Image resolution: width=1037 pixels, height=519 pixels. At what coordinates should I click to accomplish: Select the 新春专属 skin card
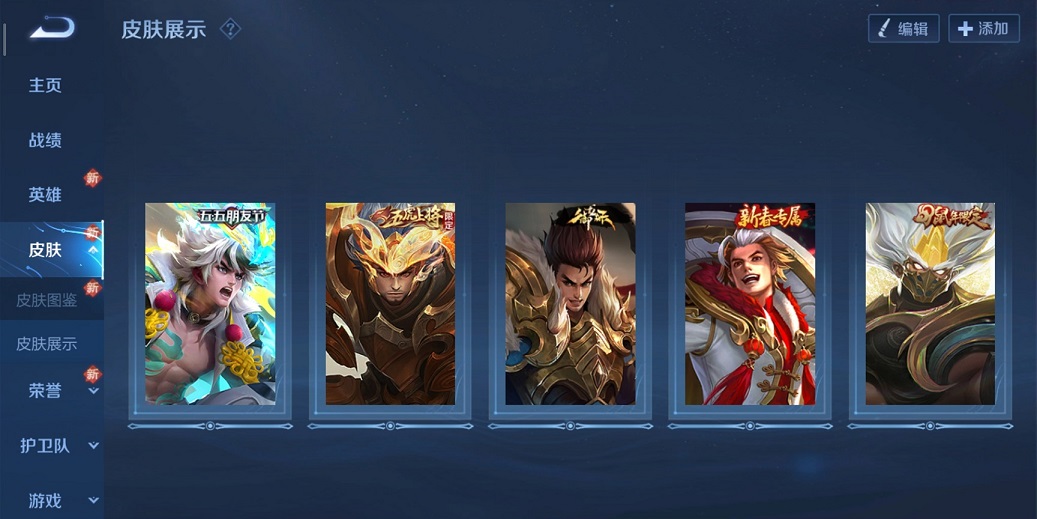[750, 304]
